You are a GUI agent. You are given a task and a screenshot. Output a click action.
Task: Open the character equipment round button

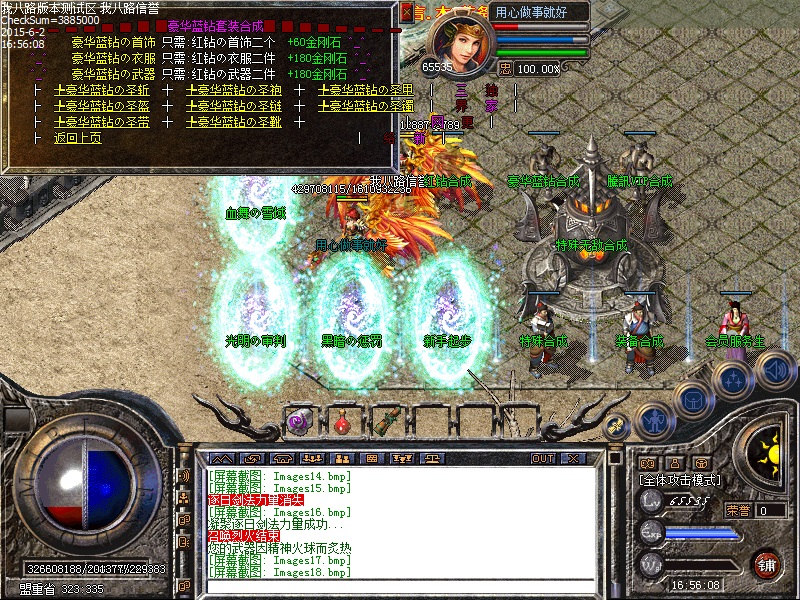pyautogui.click(x=652, y=420)
